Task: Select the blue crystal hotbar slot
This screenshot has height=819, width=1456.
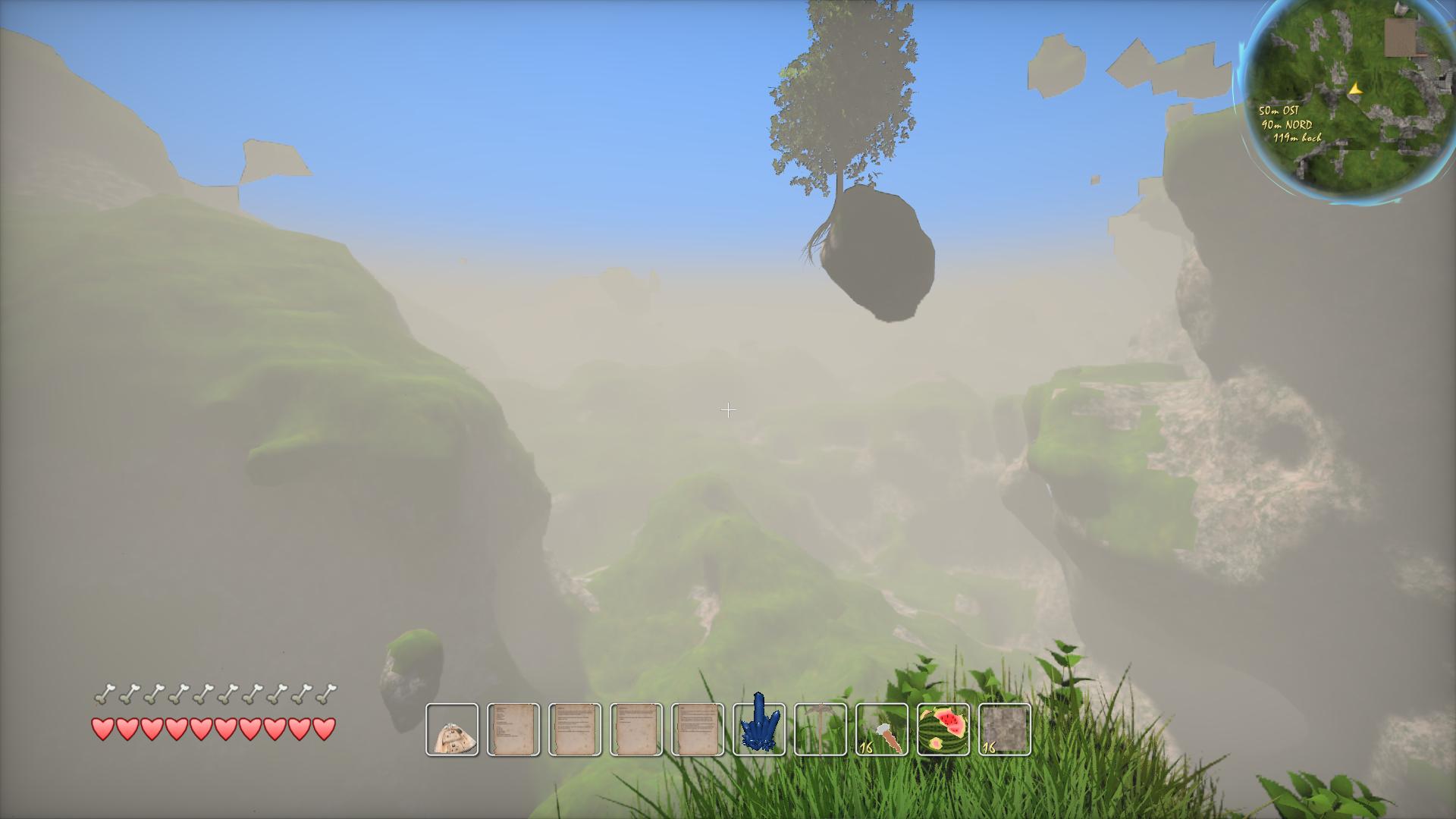Action: 759,729
